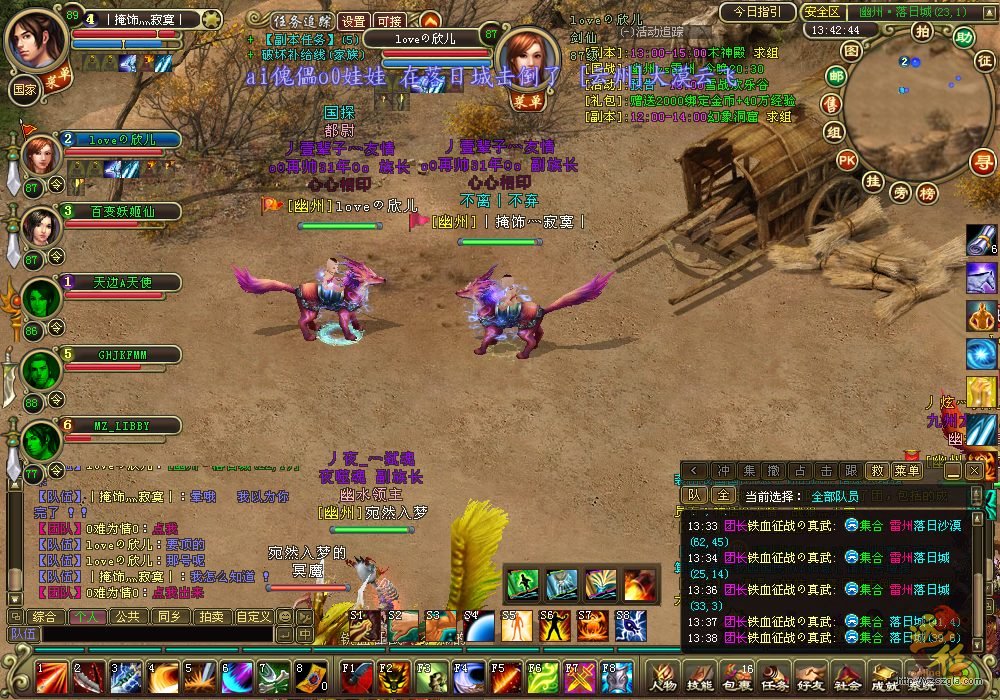Open the 菜单 menu in command panel
The image size is (1000, 700).
[x=907, y=470]
